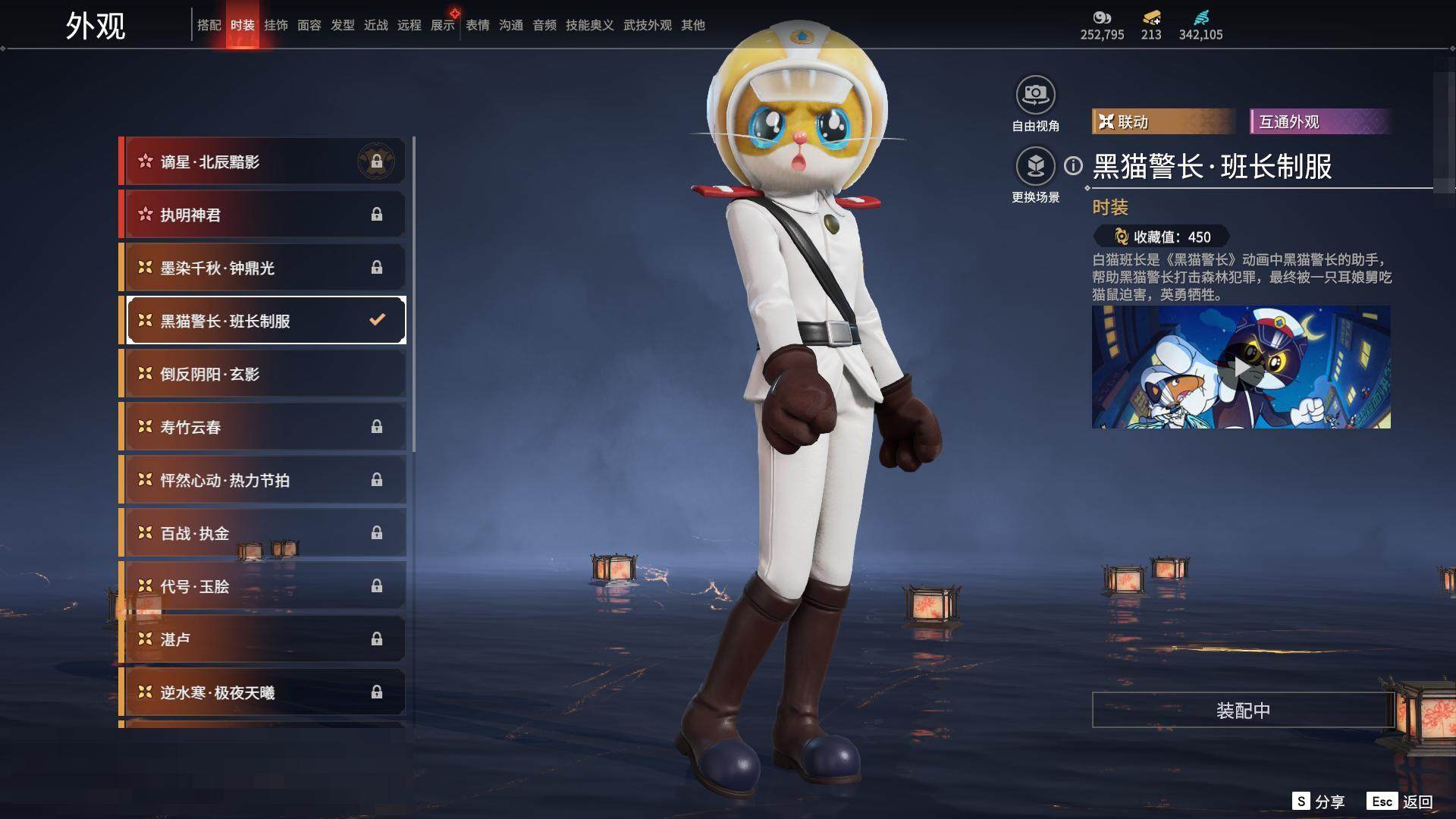The image size is (1456, 819).
Task: Click the 更换场景 change scene icon
Action: (x=1035, y=166)
